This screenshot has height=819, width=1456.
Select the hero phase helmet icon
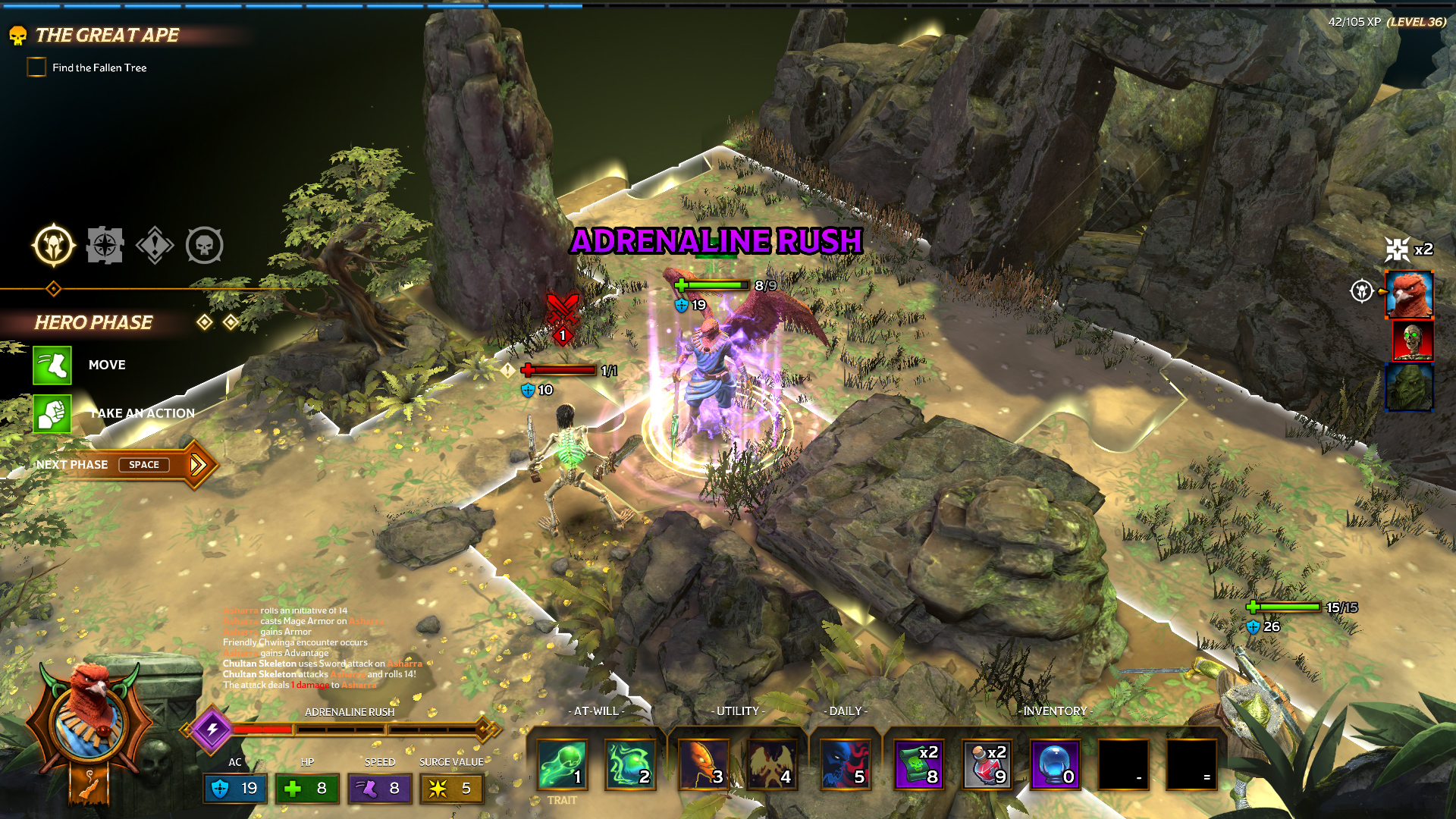[x=54, y=246]
